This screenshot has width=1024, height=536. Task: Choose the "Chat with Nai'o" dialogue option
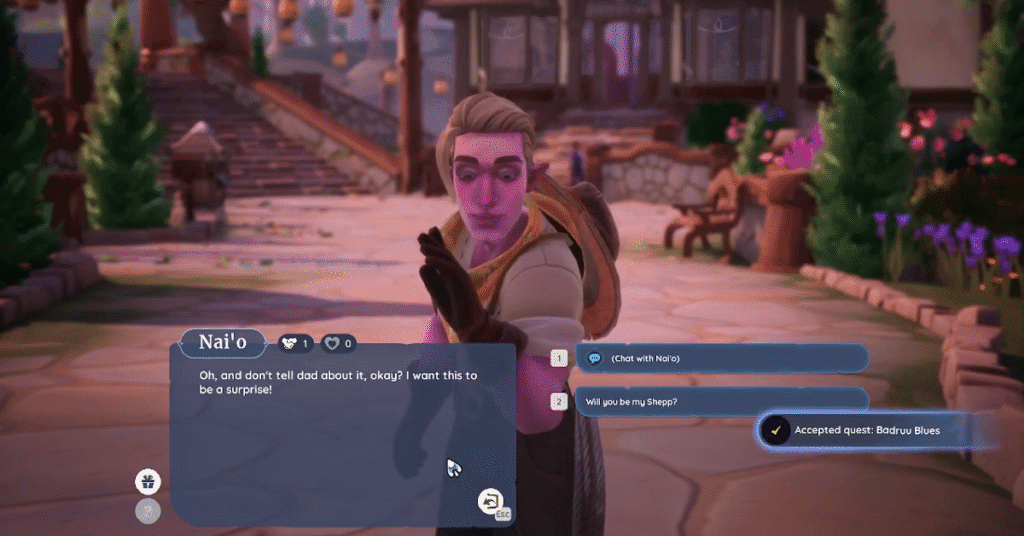(720, 358)
